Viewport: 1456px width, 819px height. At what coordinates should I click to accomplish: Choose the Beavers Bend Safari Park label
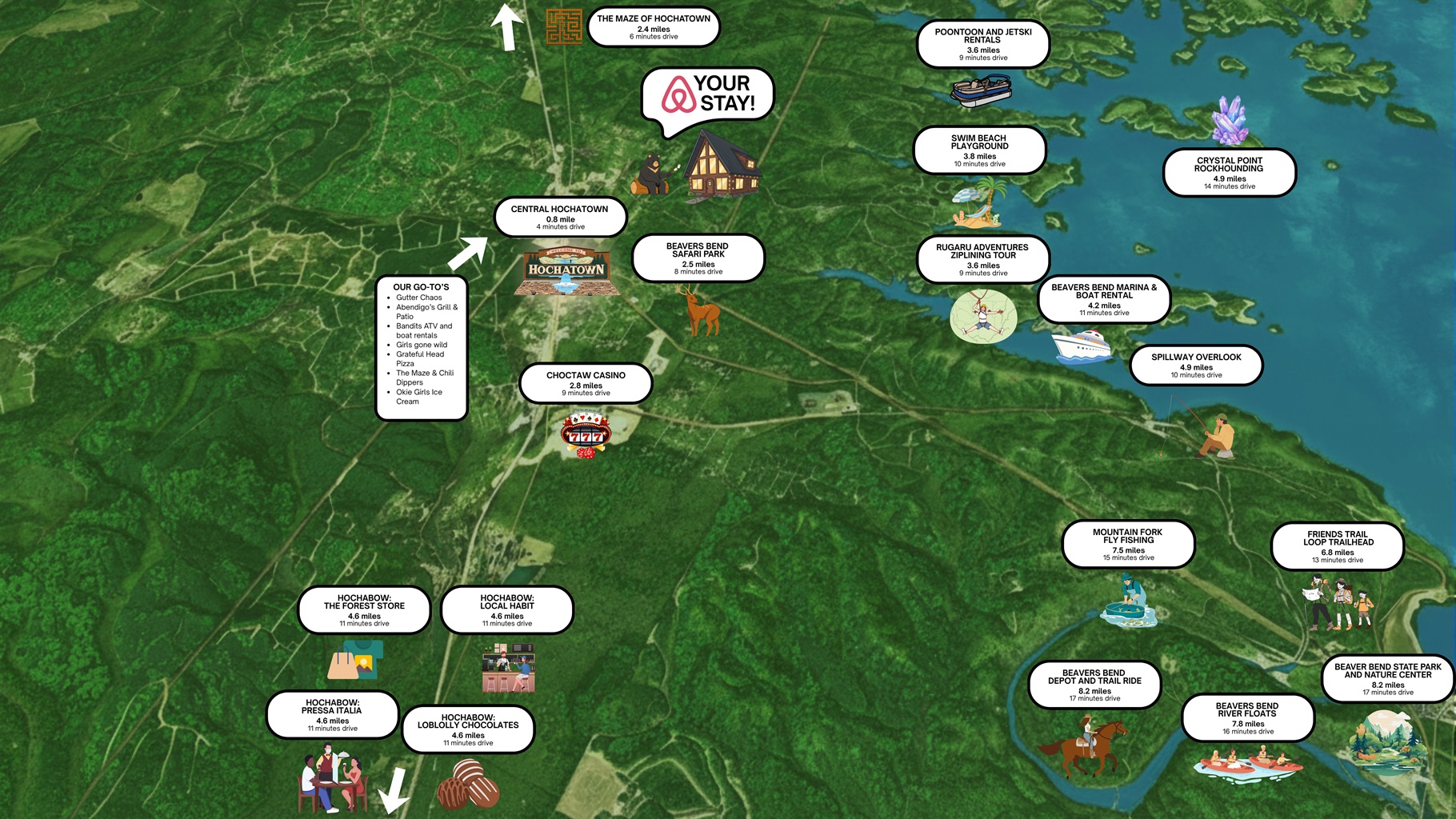[x=698, y=258]
